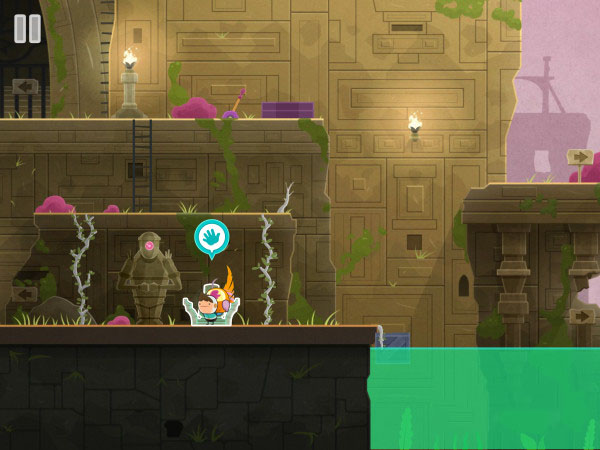Pause the game
This screenshot has width=600, height=450.
click(x=27, y=28)
